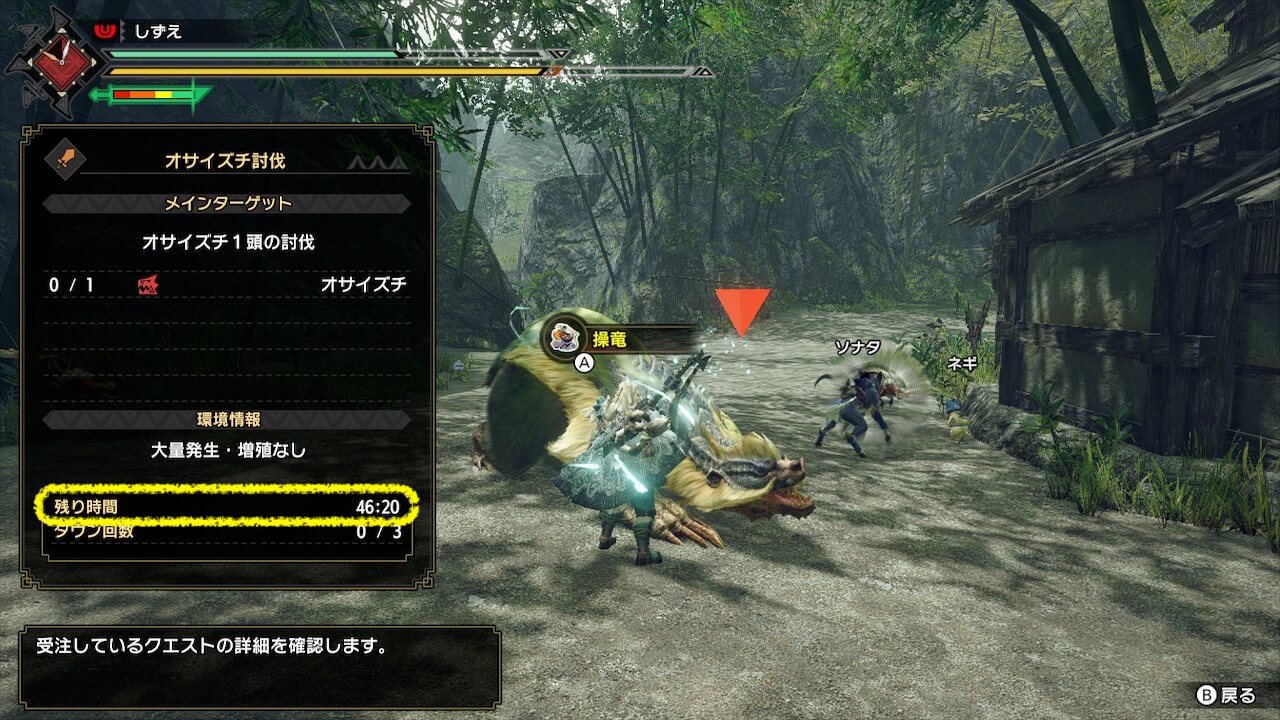1280x720 pixels.
Task: Choose the 戻る back option
Action: (x=1228, y=695)
